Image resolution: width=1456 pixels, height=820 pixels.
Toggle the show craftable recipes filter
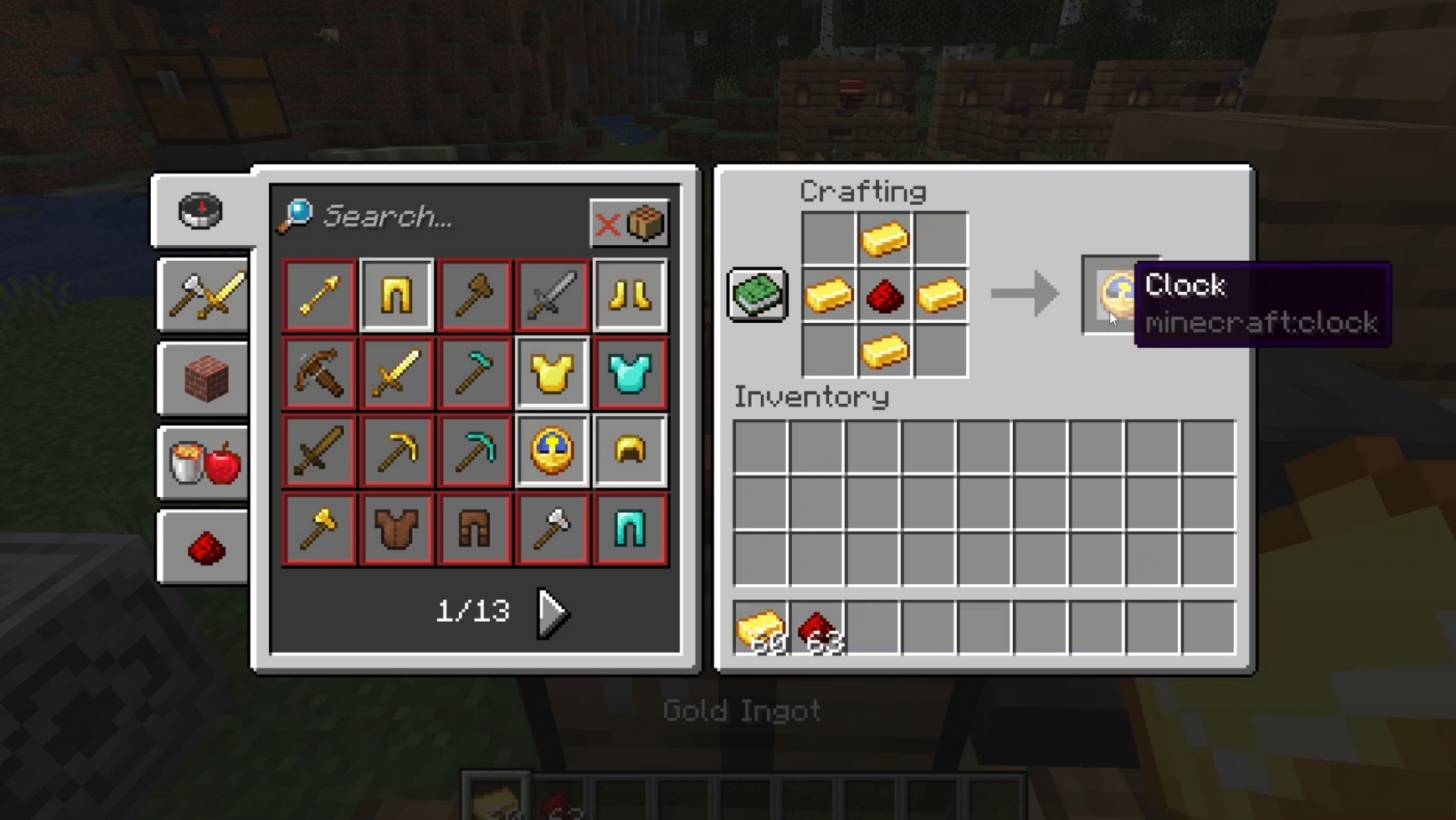coord(629,224)
